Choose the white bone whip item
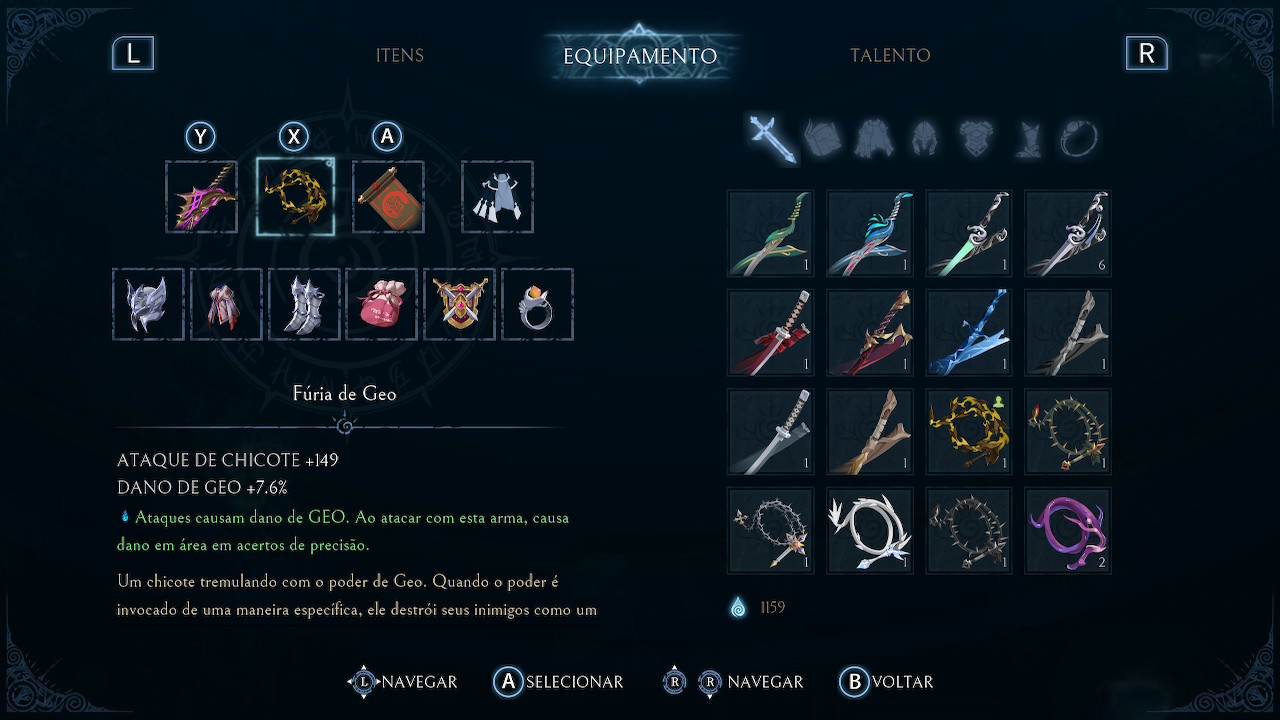 869,530
